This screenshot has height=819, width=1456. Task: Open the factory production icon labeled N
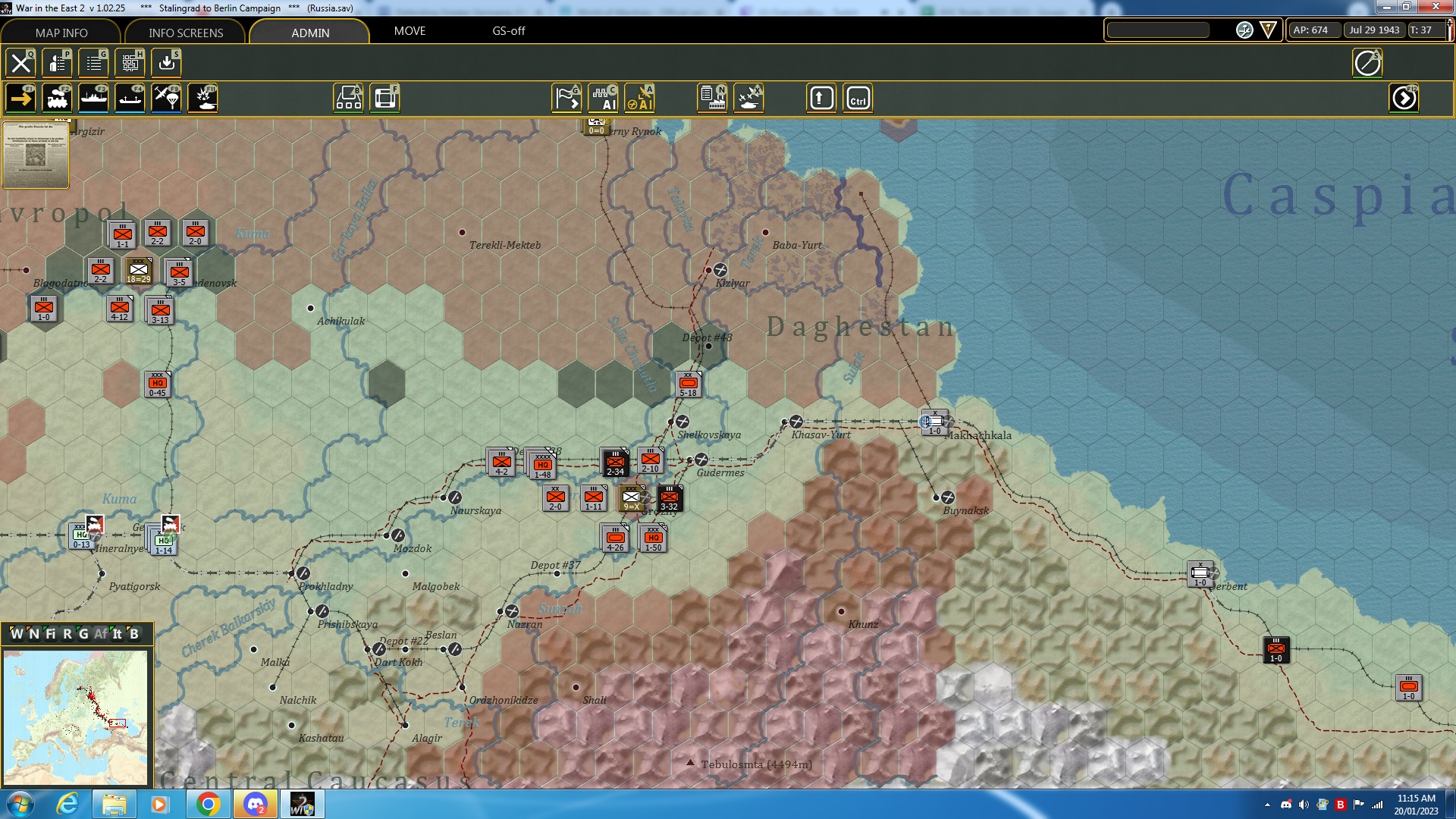click(712, 97)
